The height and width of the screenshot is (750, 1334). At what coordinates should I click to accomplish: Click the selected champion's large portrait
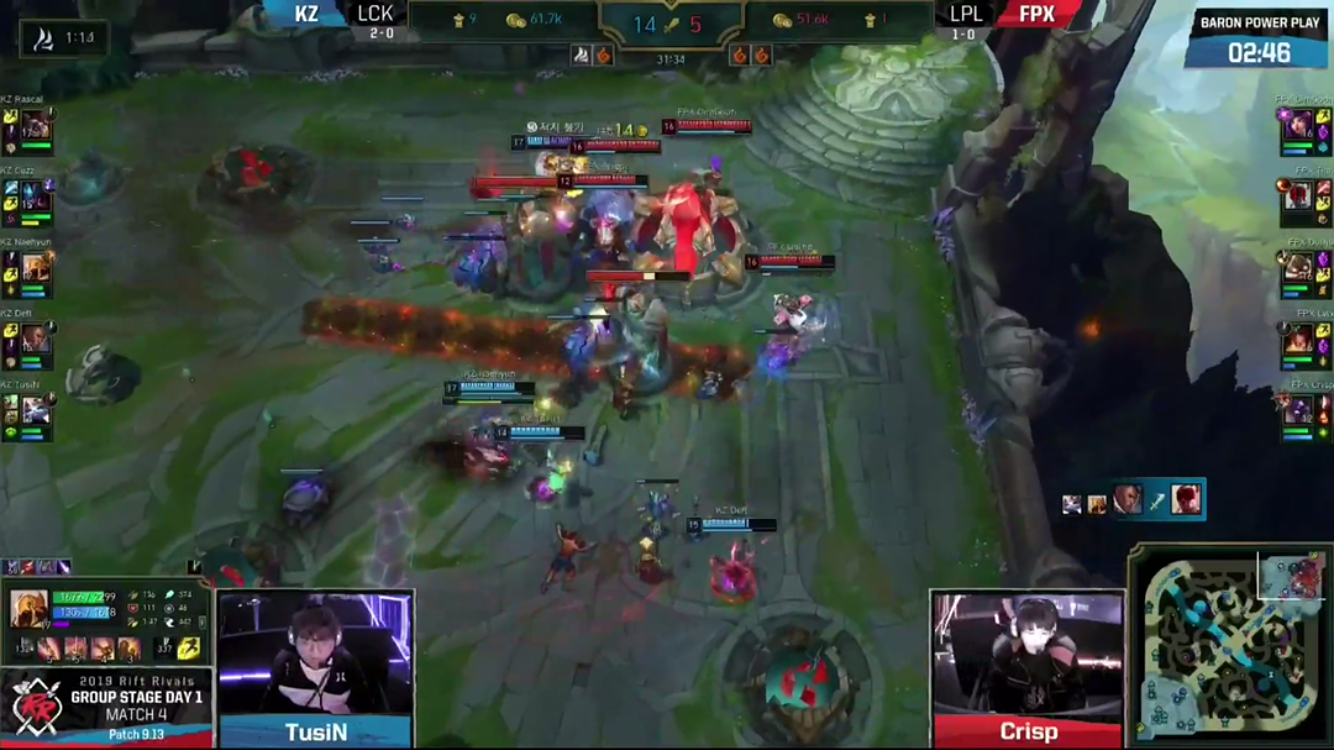coord(28,609)
